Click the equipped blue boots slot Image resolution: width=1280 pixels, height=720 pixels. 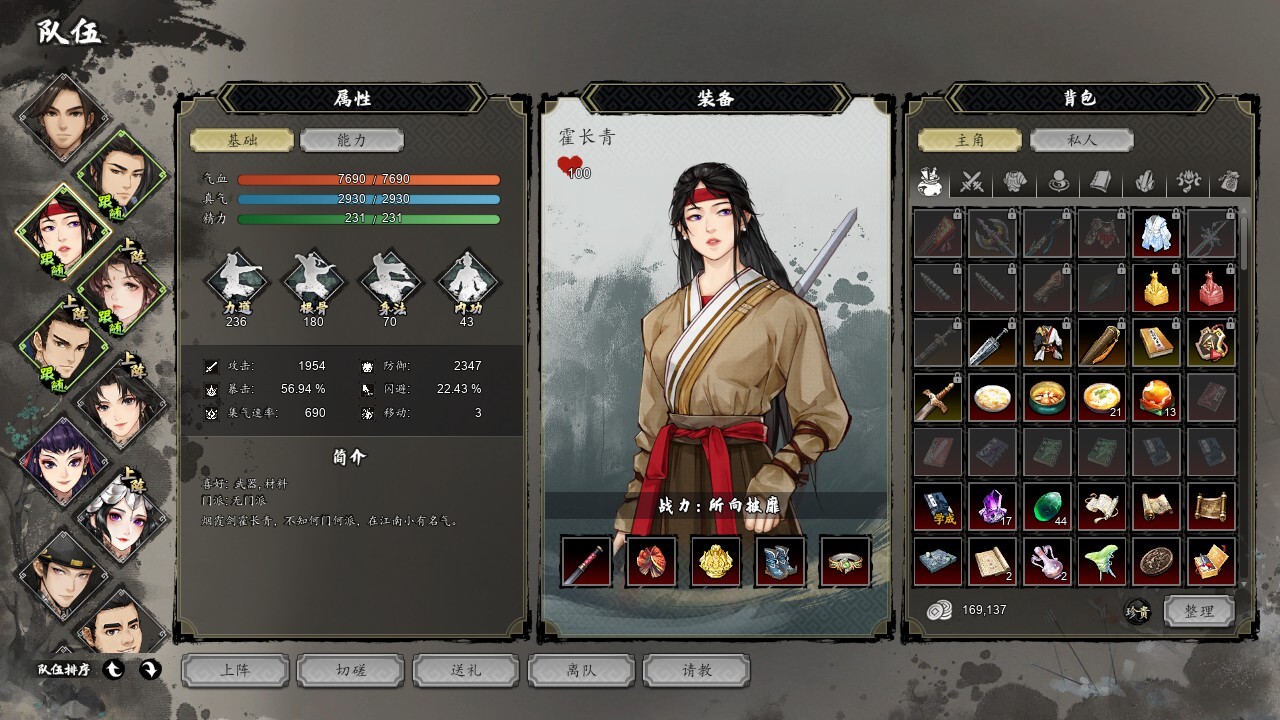[781, 561]
